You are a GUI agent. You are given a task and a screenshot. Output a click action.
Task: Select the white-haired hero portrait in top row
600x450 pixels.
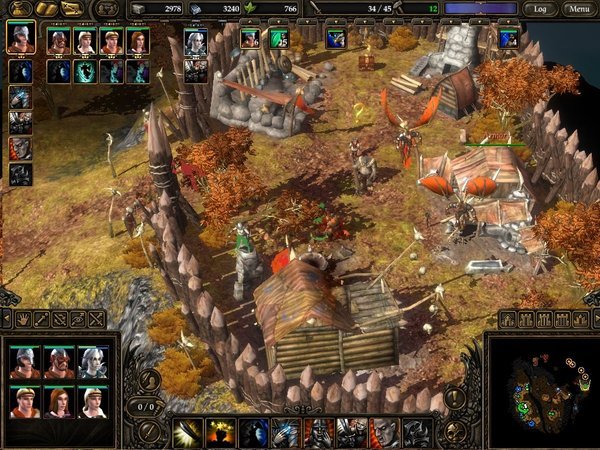point(196,41)
